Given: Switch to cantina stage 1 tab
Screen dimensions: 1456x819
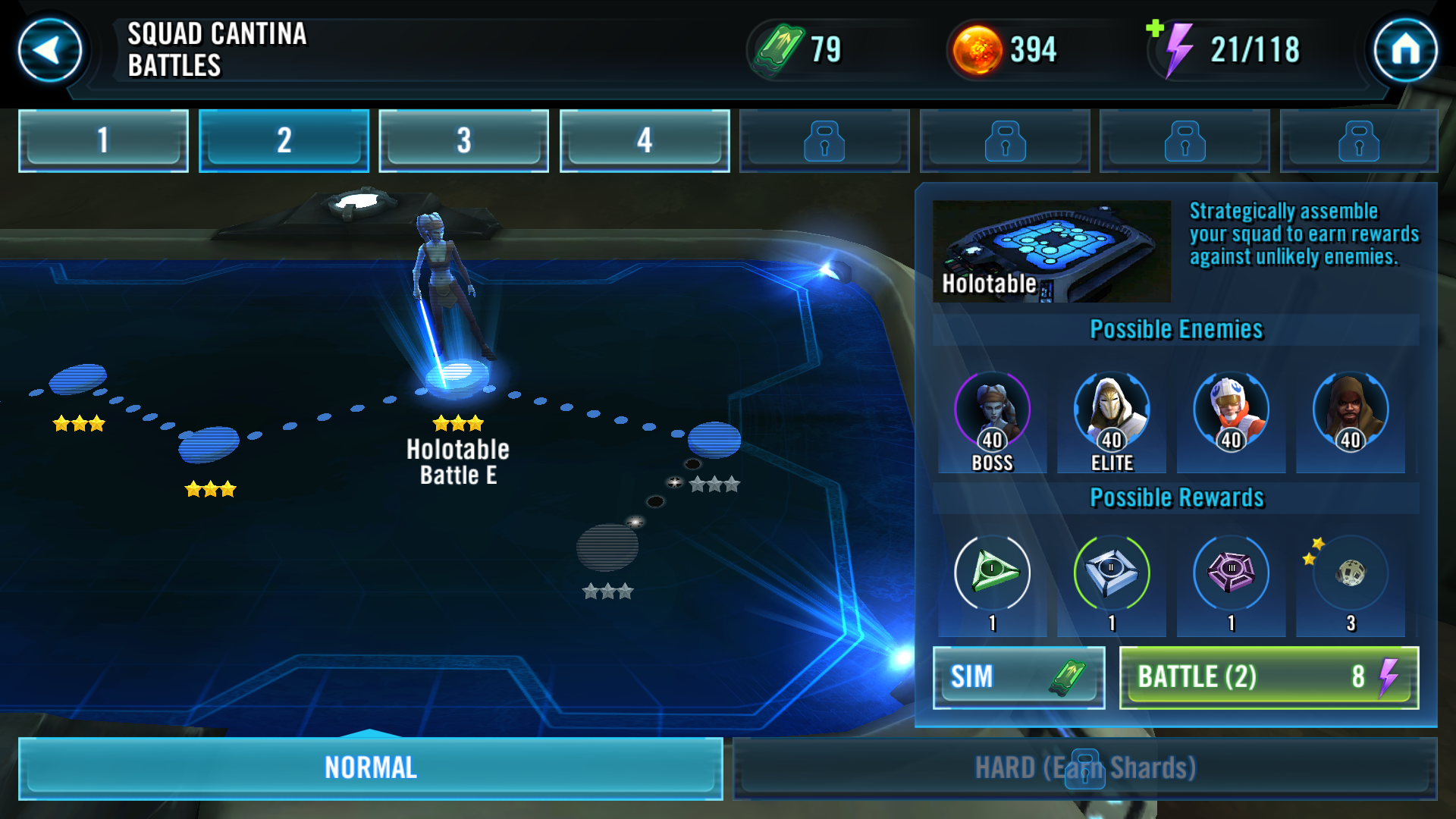Looking at the screenshot, I should click(103, 140).
